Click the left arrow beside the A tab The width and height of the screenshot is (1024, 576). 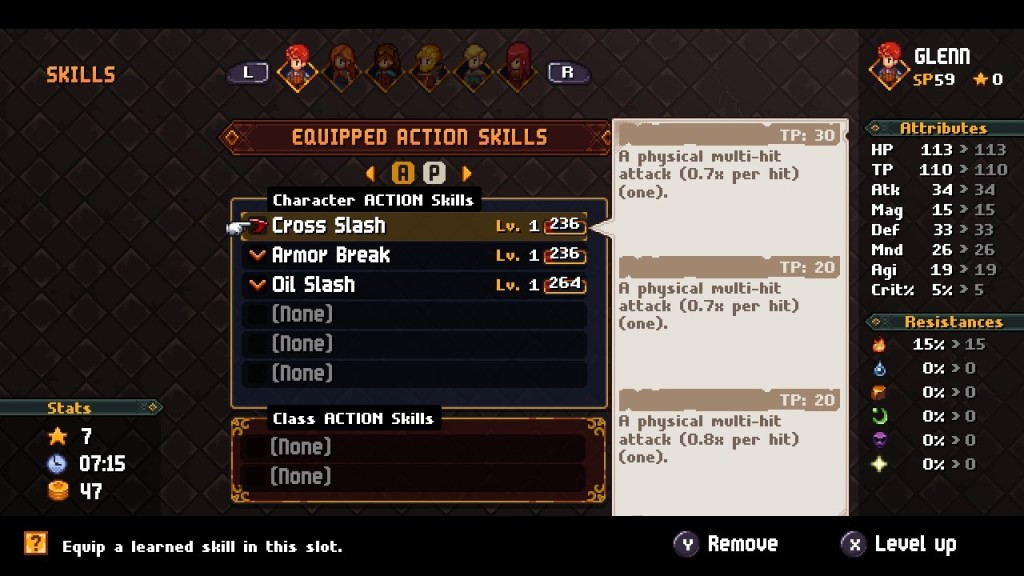(x=371, y=173)
